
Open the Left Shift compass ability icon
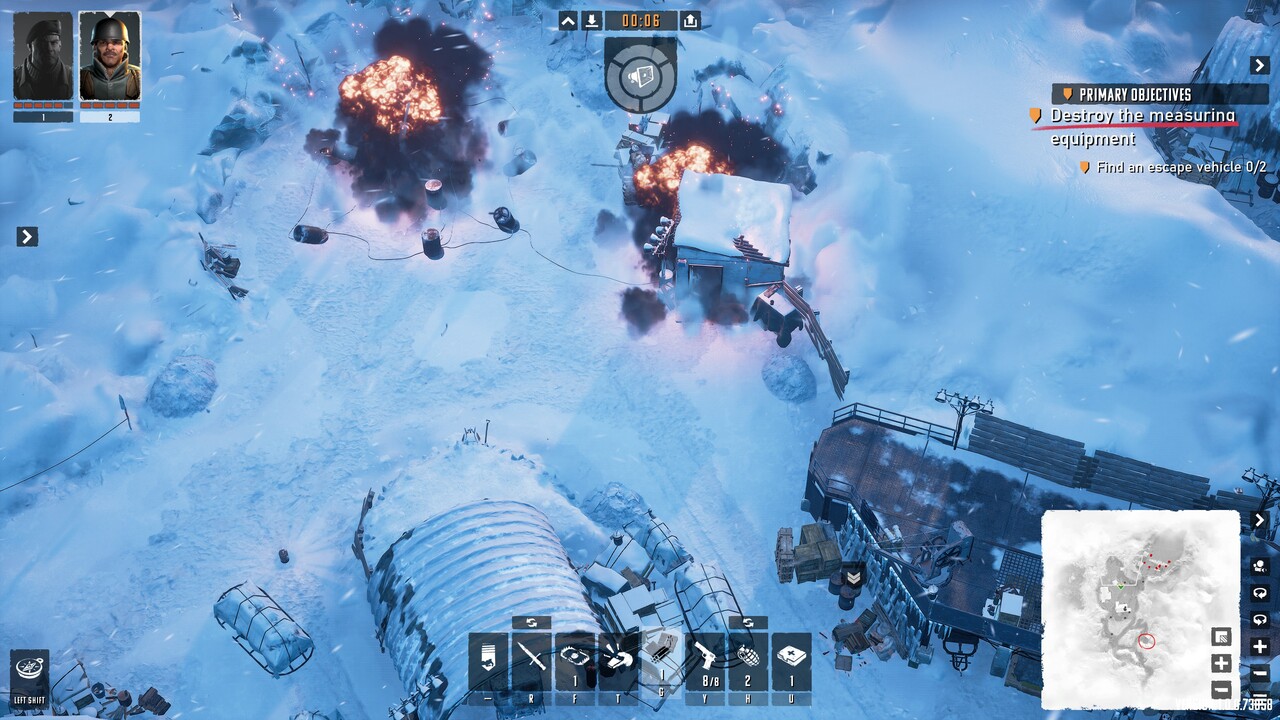pos(29,668)
